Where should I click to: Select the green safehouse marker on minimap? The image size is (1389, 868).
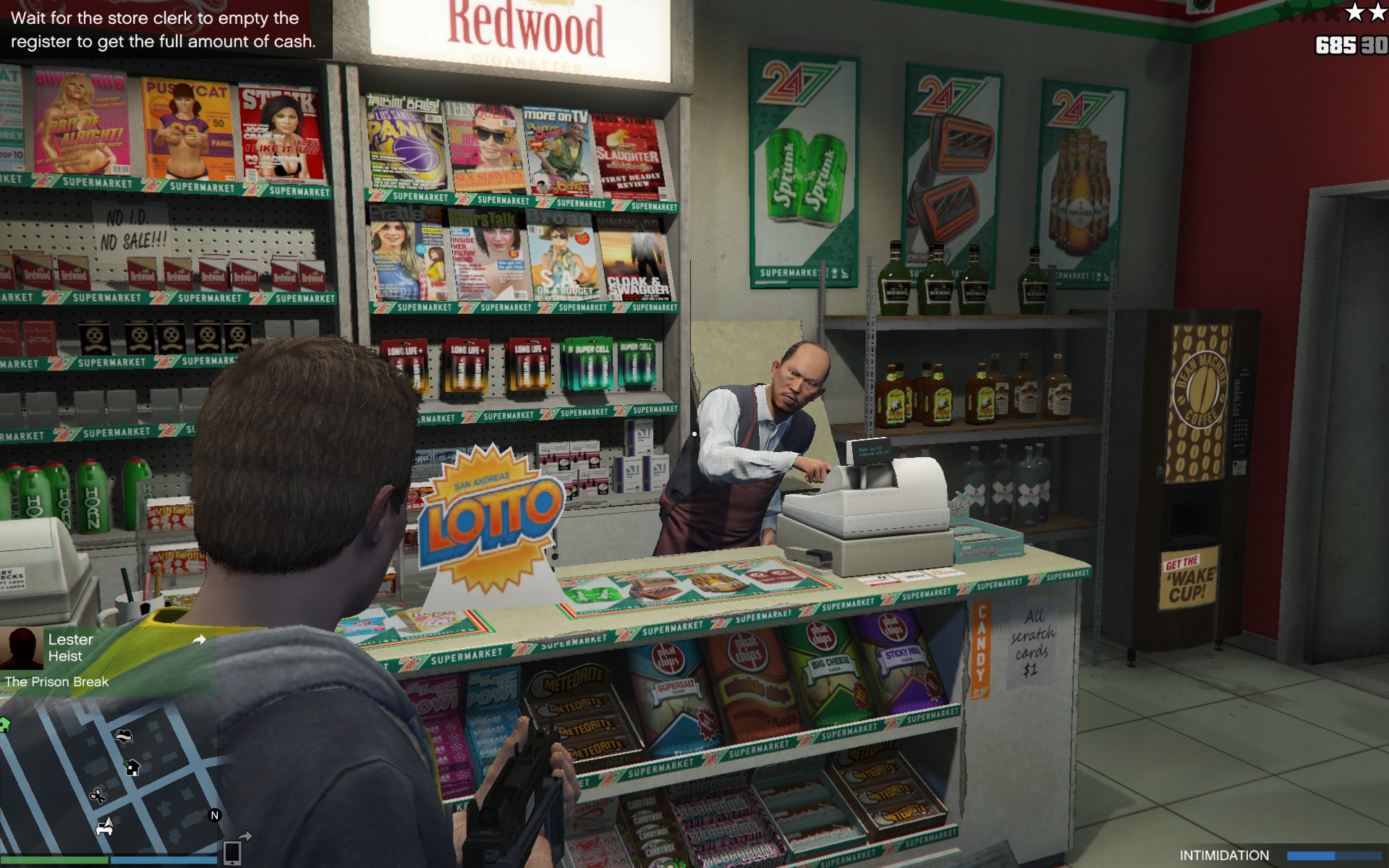[4, 724]
